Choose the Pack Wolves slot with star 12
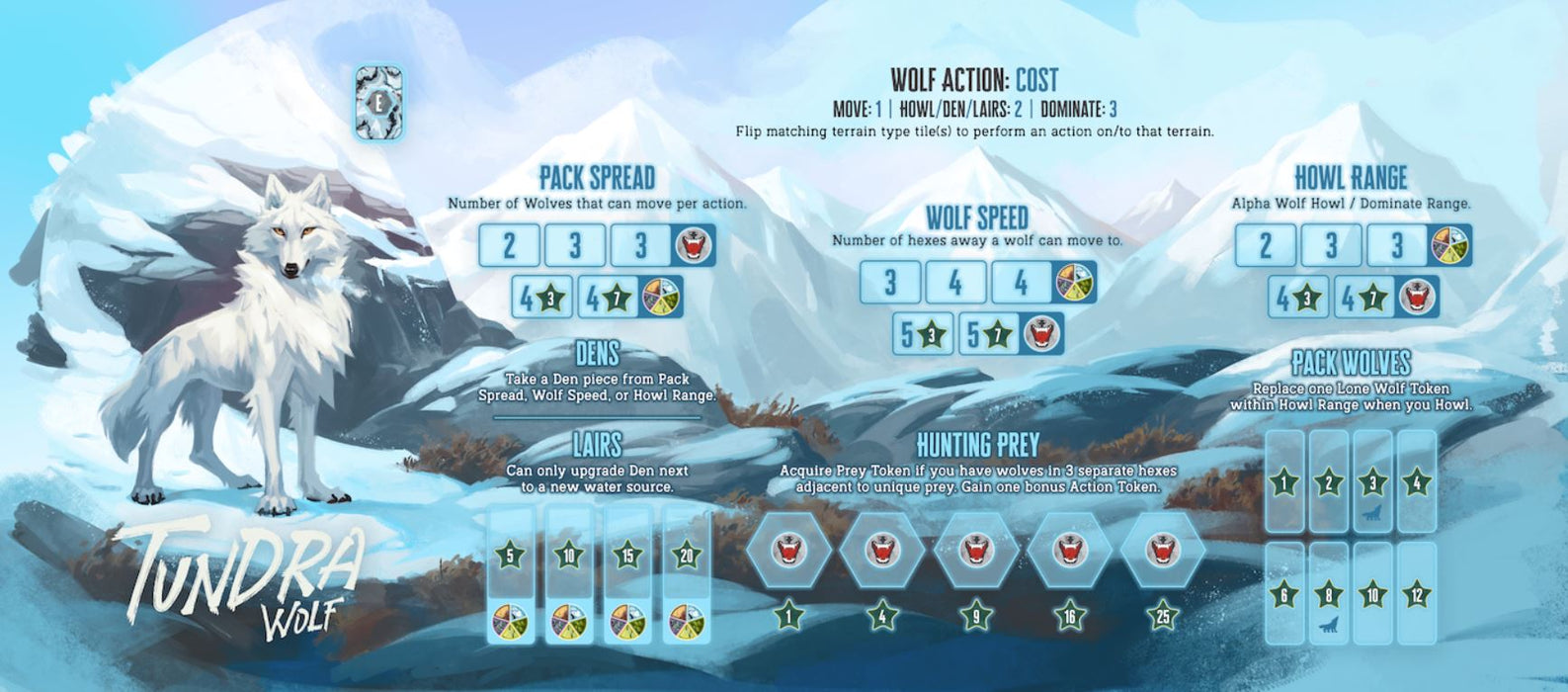This screenshot has width=1568, height=692. click(x=1416, y=595)
